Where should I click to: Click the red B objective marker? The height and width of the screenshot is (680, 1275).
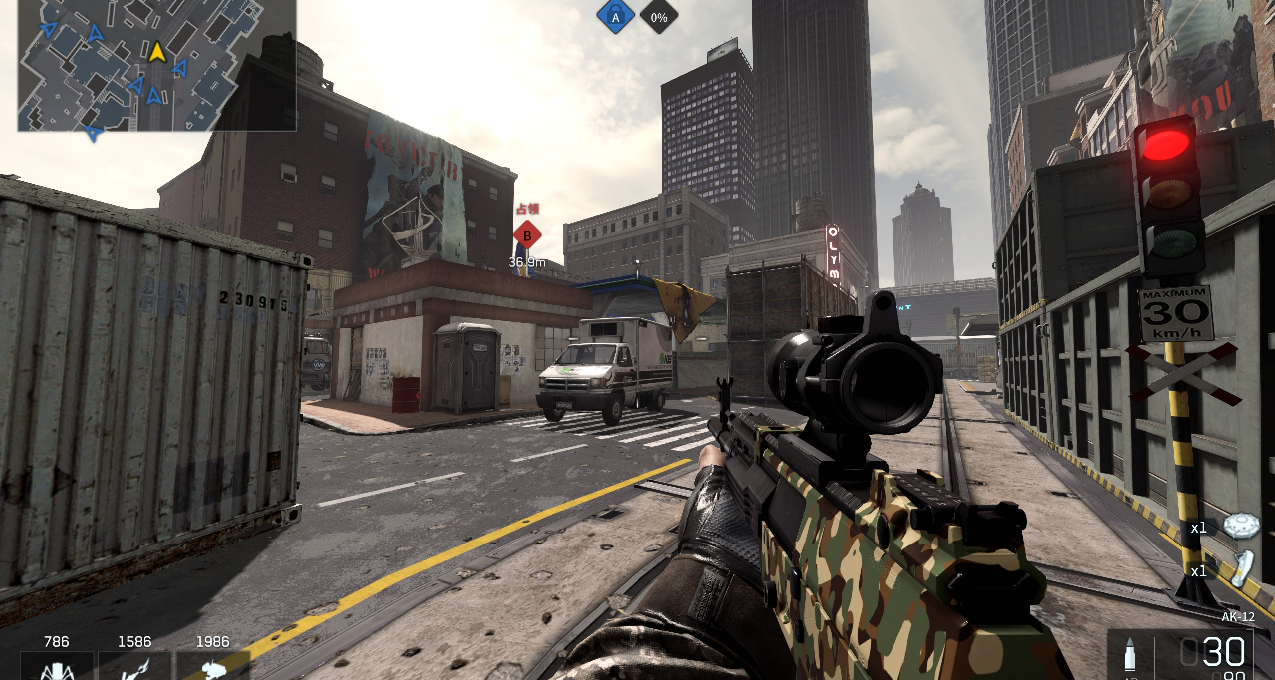pyautogui.click(x=527, y=236)
